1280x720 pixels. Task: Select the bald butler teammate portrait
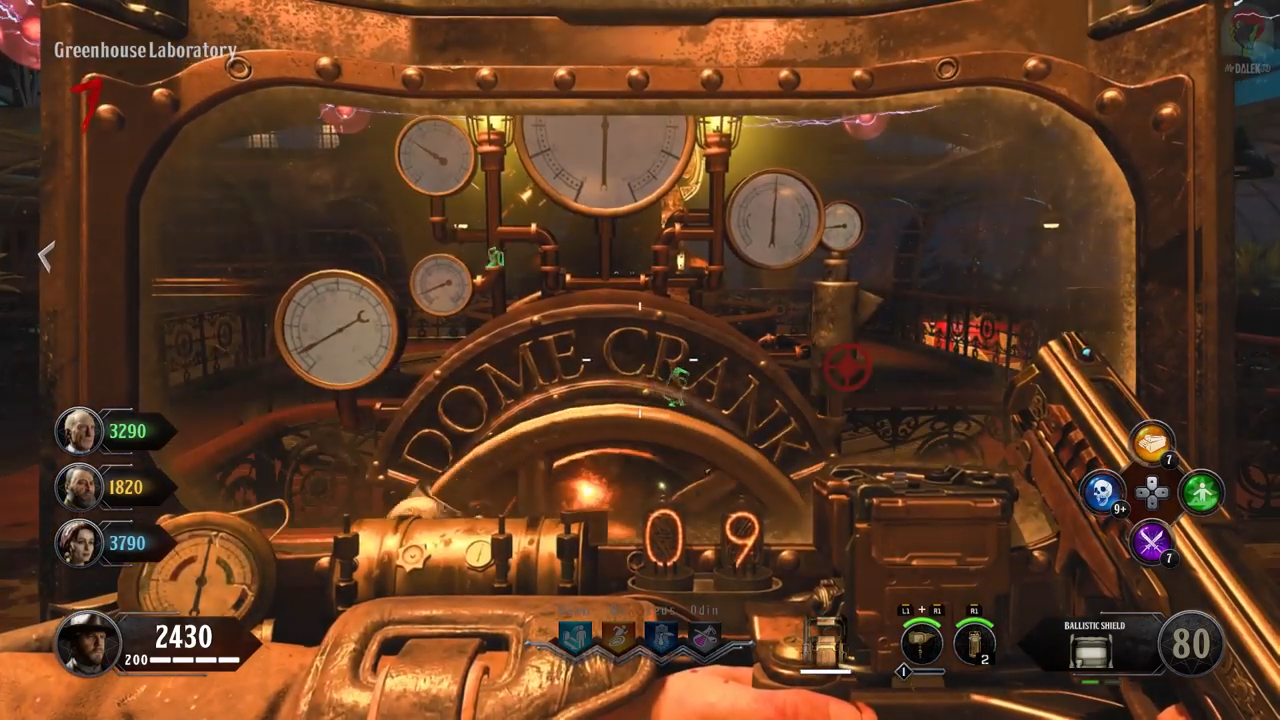coord(77,431)
